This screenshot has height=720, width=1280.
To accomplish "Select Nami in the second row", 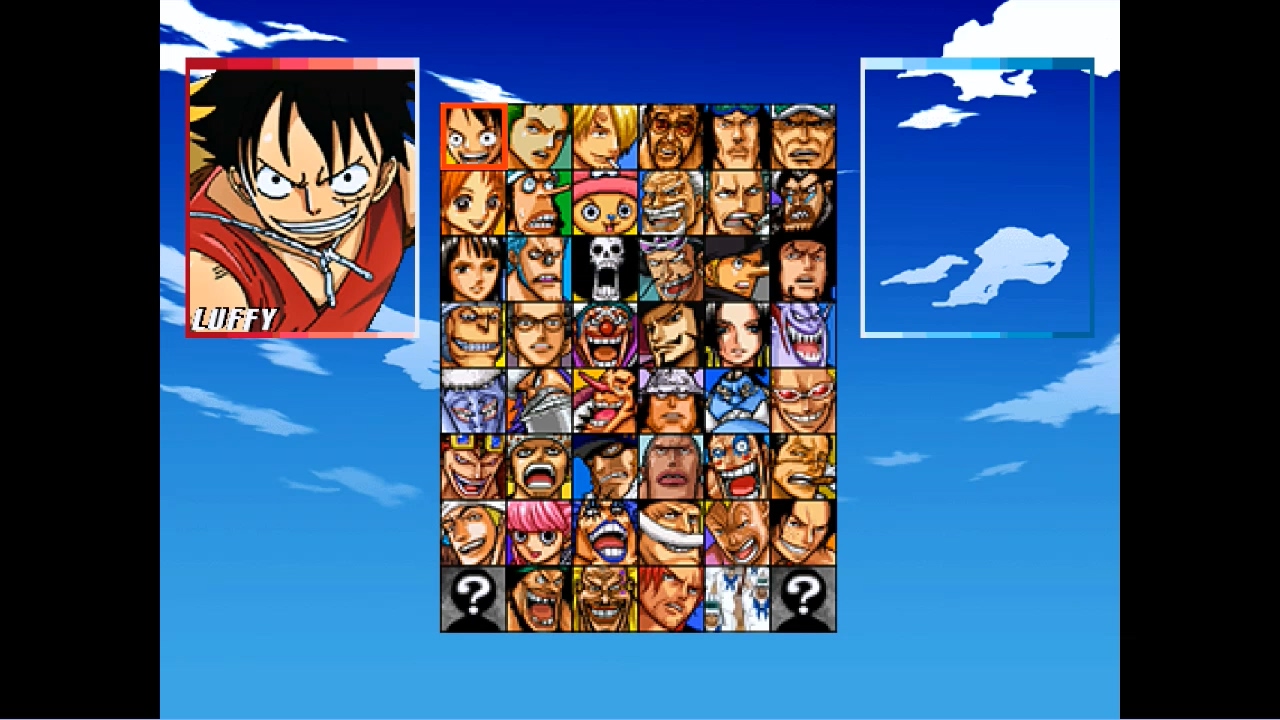I will [x=473, y=200].
